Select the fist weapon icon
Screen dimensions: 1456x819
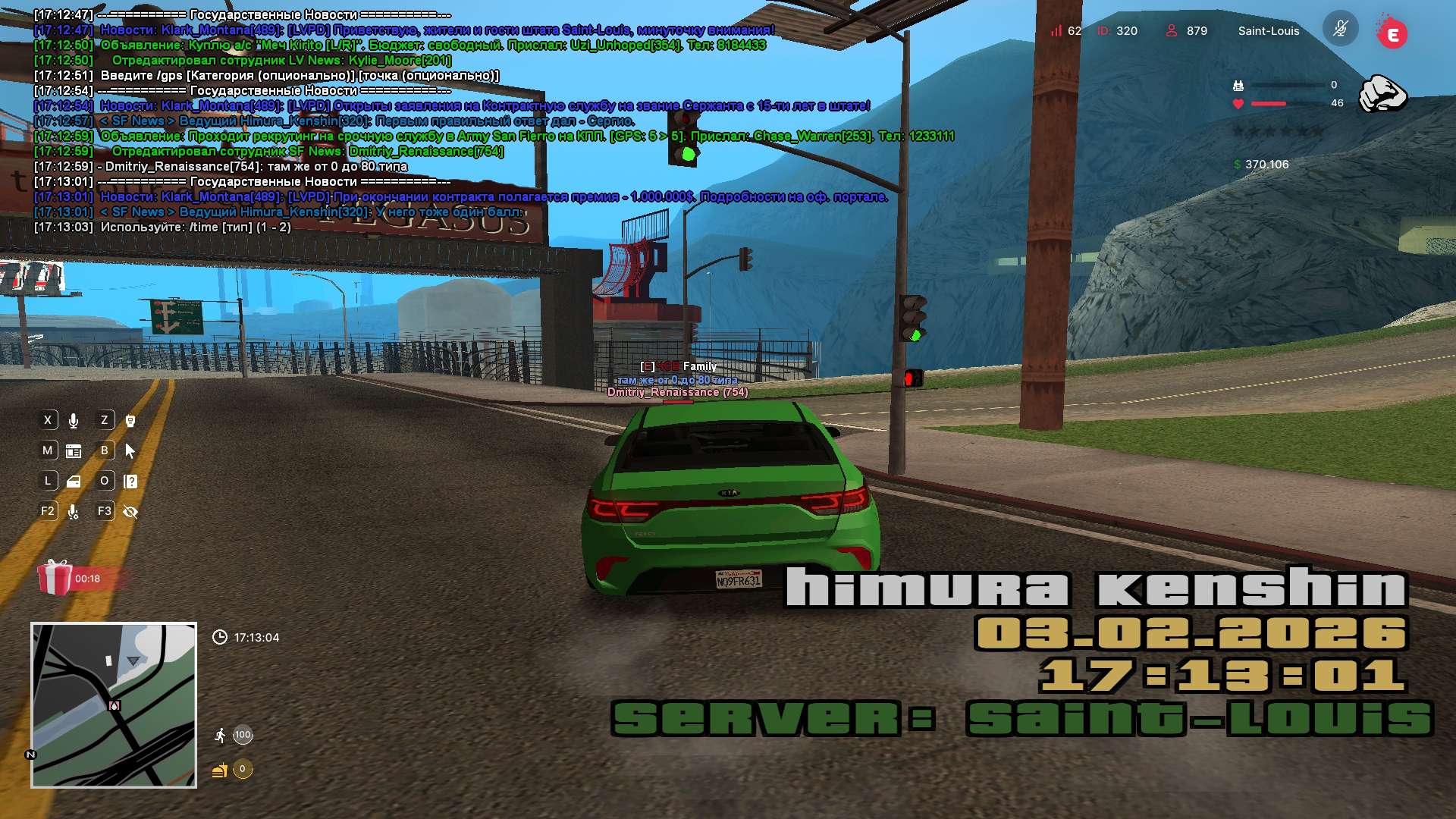(1382, 94)
